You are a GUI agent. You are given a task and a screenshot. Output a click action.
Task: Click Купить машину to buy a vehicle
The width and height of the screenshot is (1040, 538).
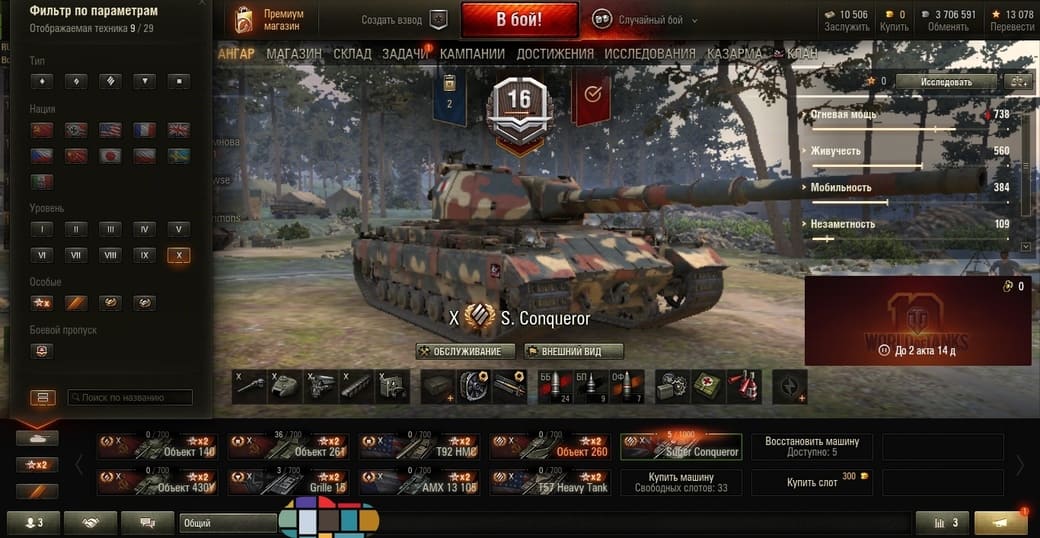pyautogui.click(x=681, y=482)
